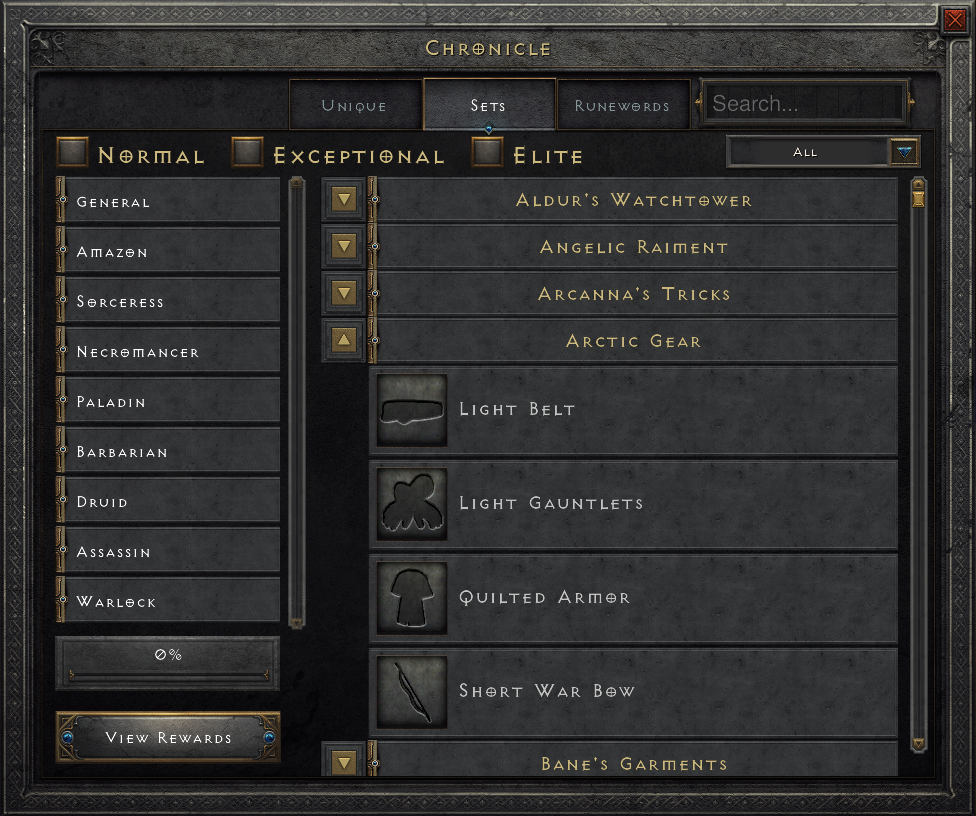Choose the Necromancer class category
This screenshot has height=816, width=976.
168,351
